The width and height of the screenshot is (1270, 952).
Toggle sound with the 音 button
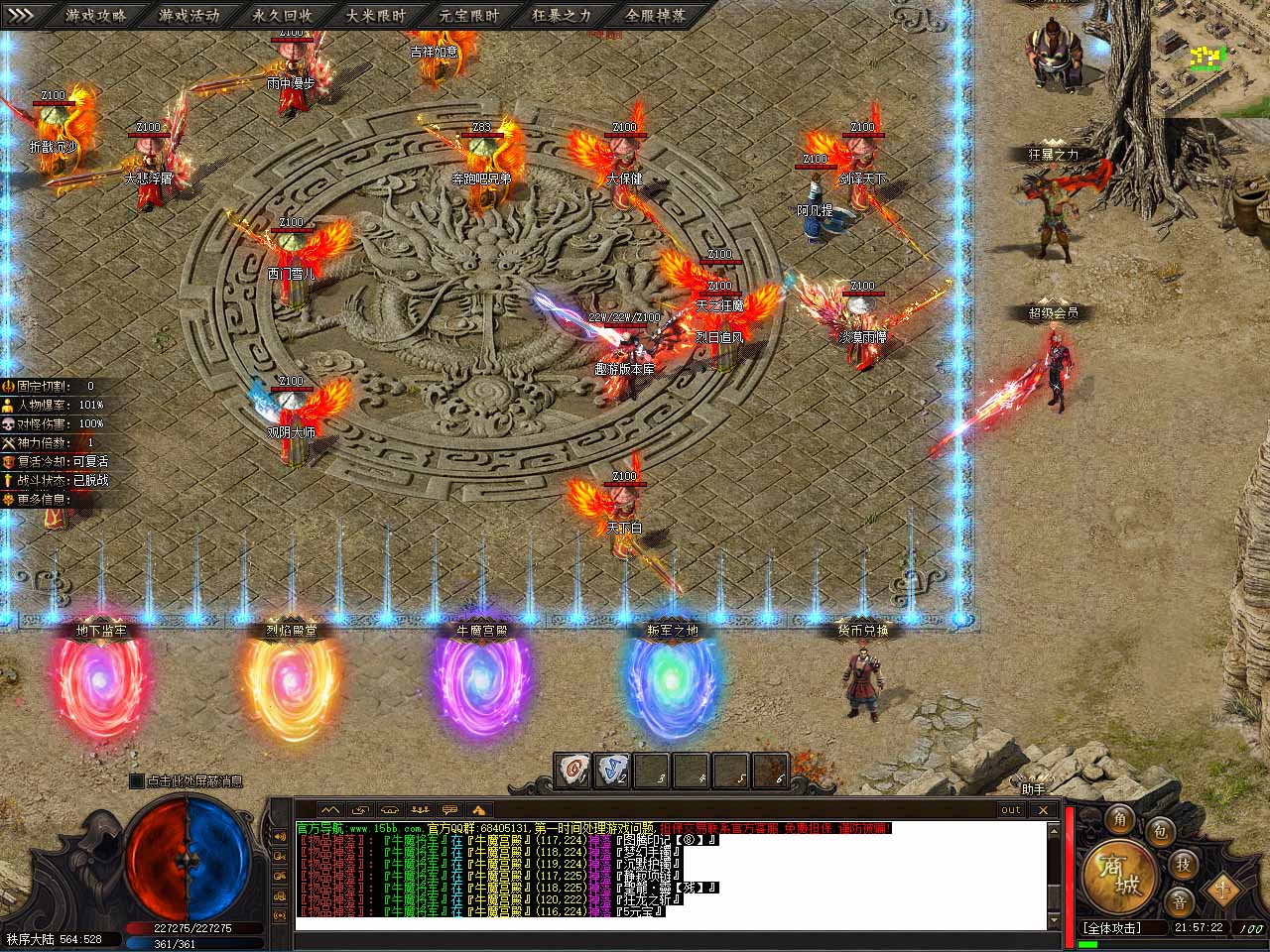coord(1180,901)
